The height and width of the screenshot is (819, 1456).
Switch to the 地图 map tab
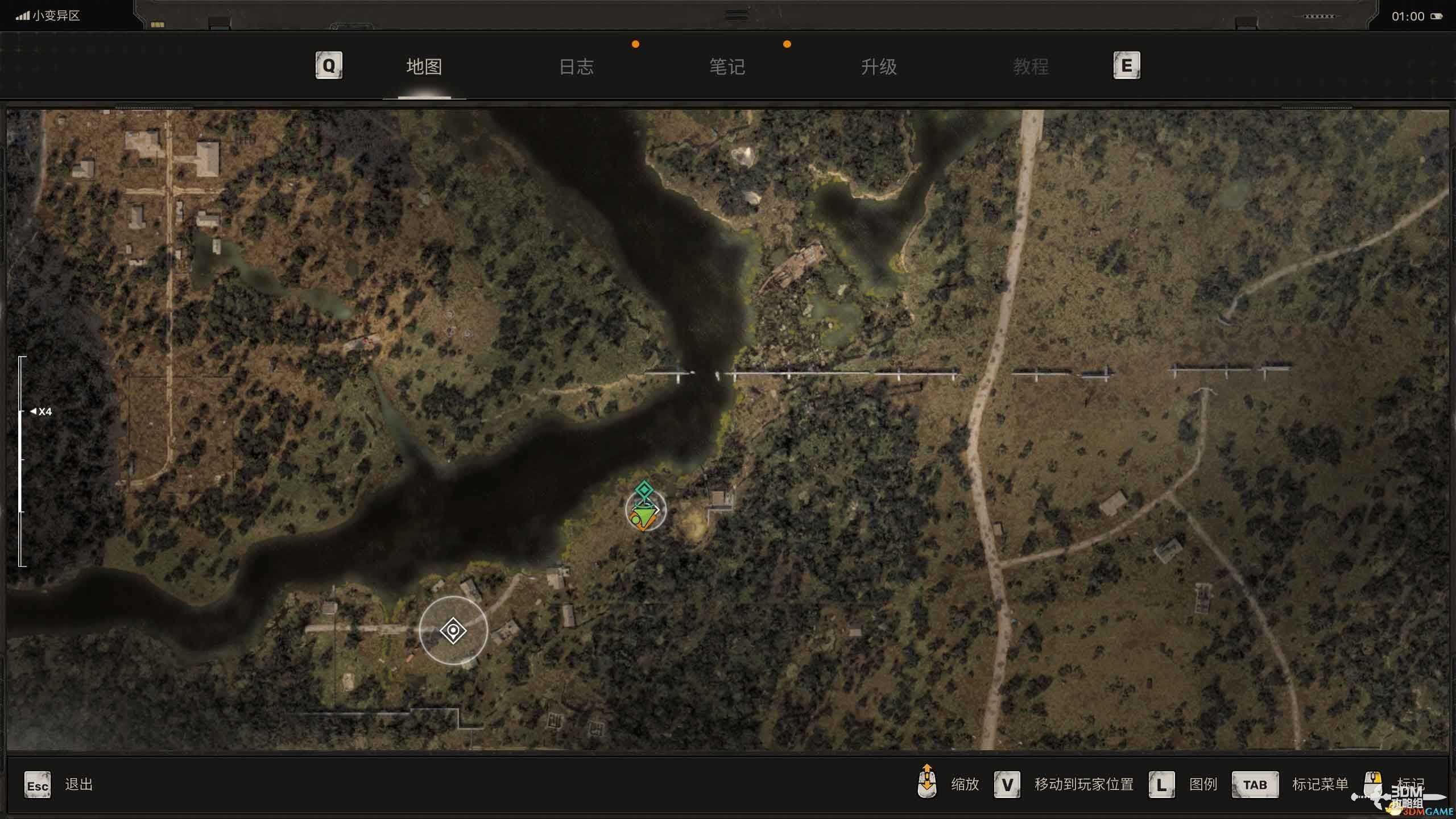(424, 67)
